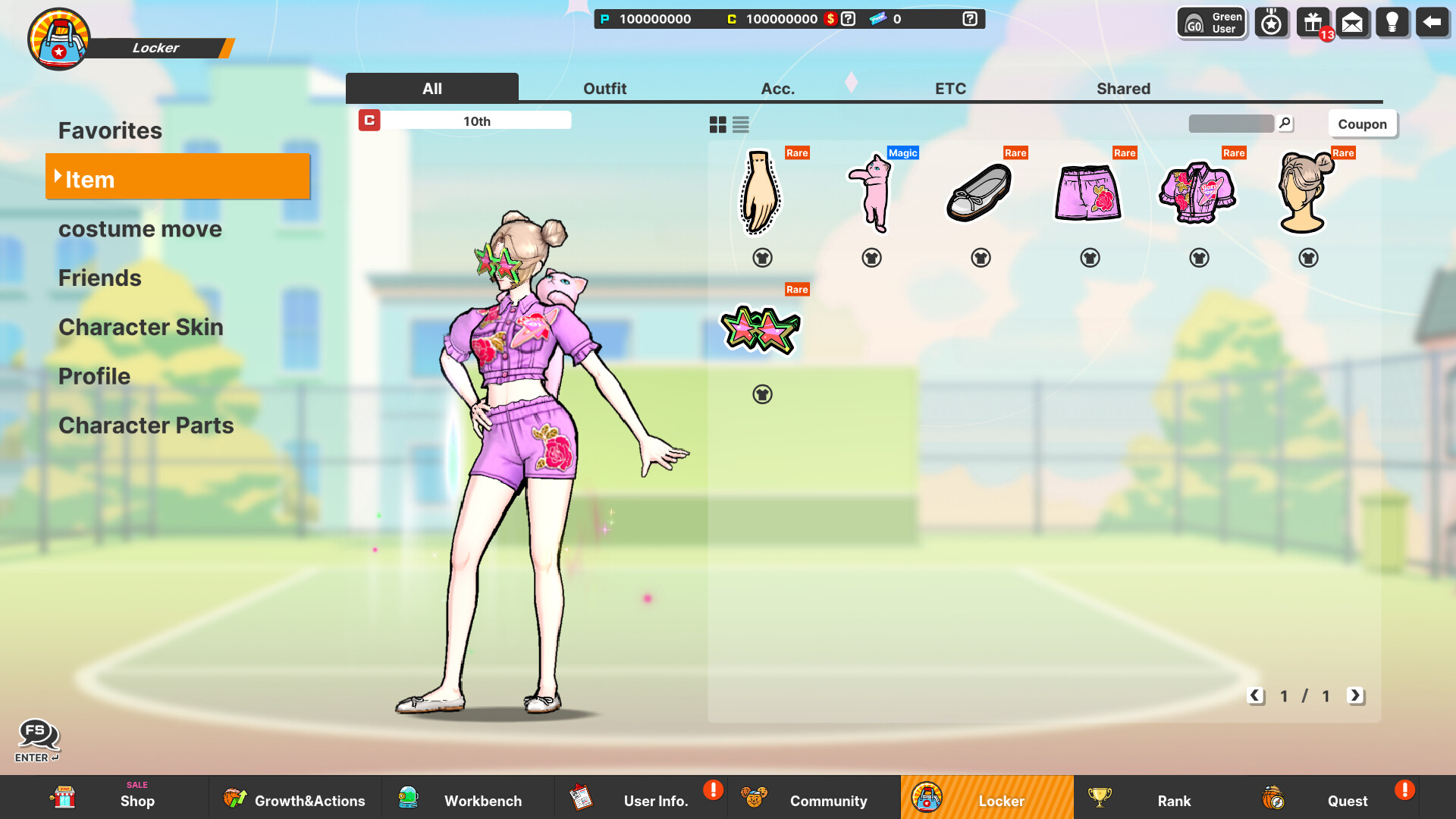1456x819 pixels.
Task: Go to next page with the pagination arrow
Action: (x=1355, y=695)
